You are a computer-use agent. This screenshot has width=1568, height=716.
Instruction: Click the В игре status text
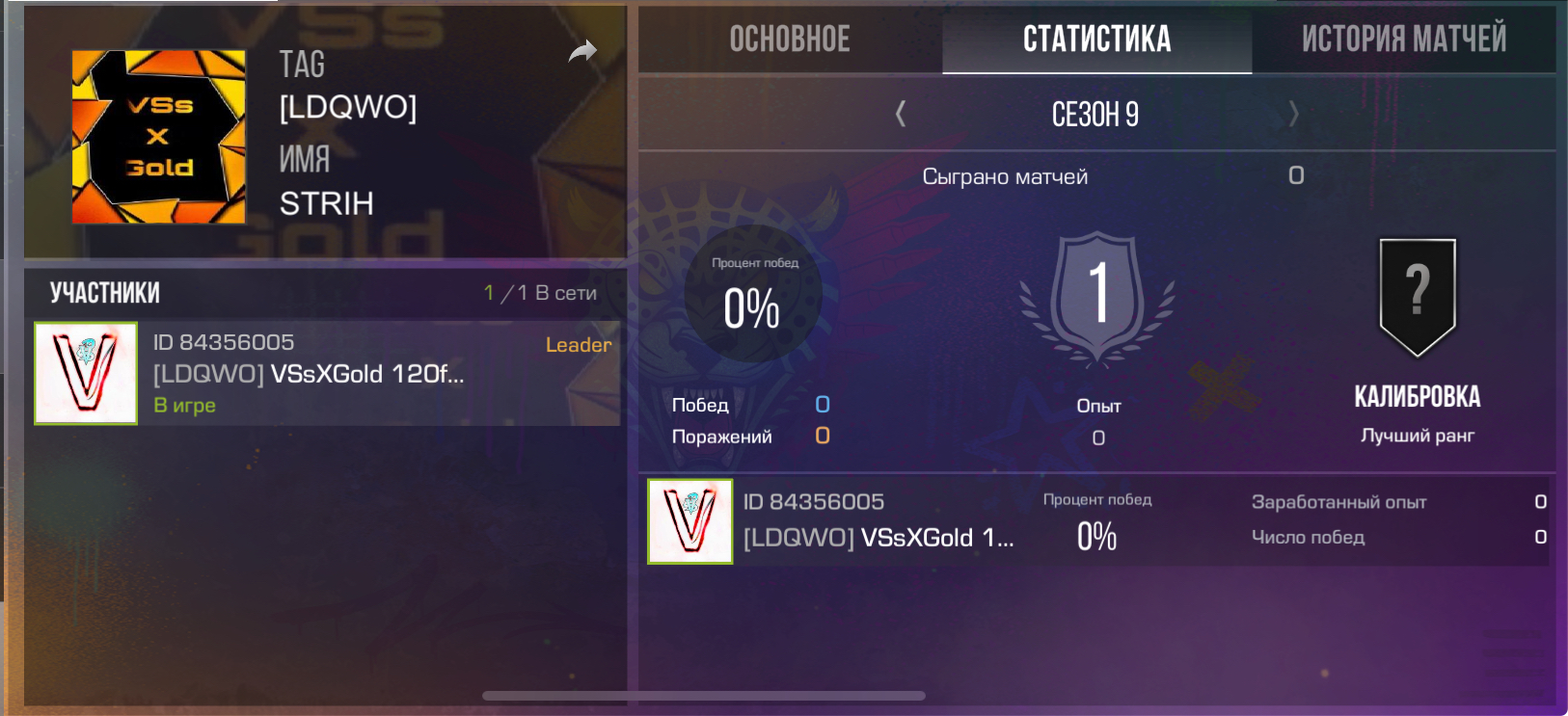(184, 406)
